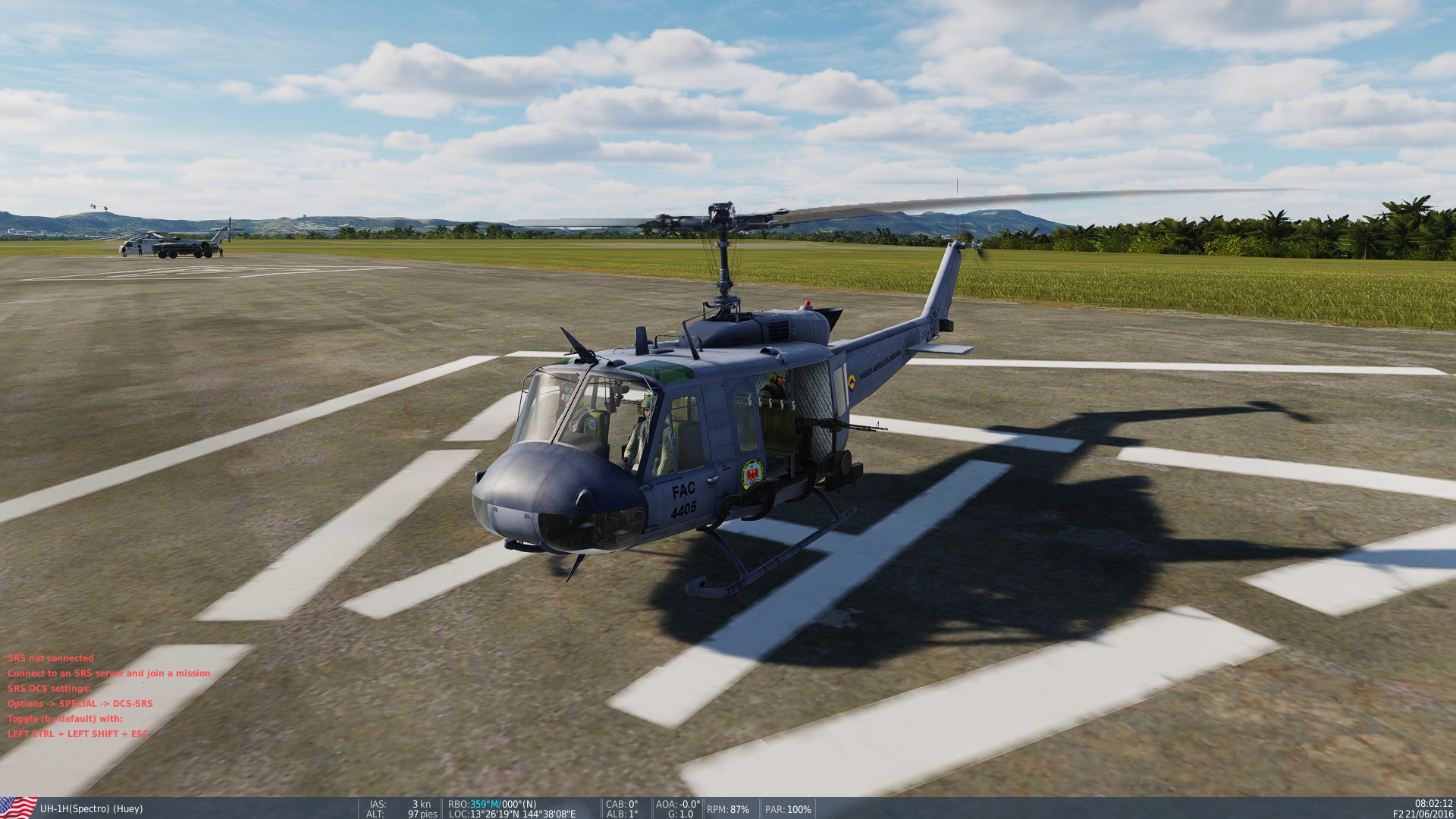Click the SRS not connected warning text
This screenshot has width=1456, height=819.
[51, 658]
